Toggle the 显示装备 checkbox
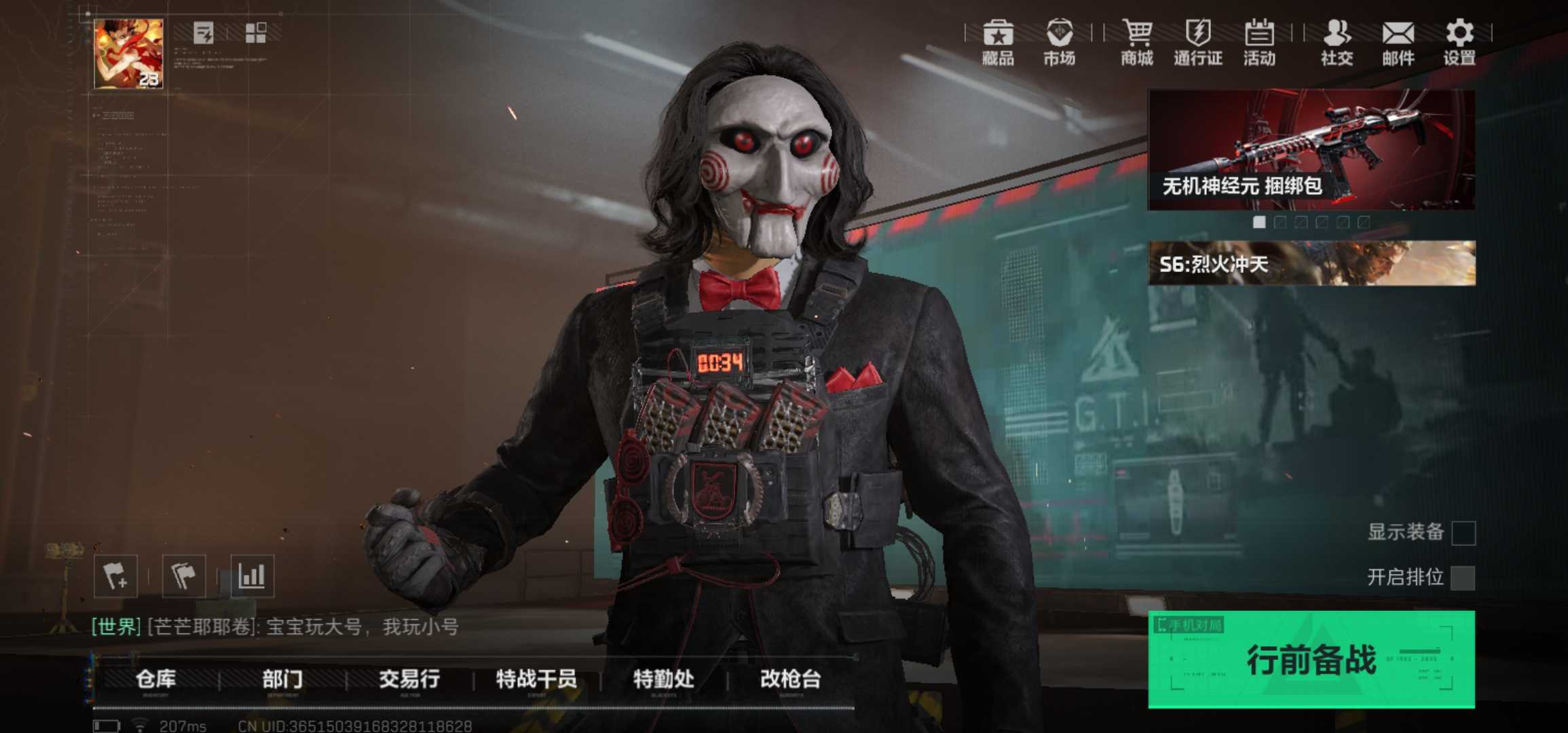Viewport: 1568px width, 733px height. click(x=1463, y=533)
